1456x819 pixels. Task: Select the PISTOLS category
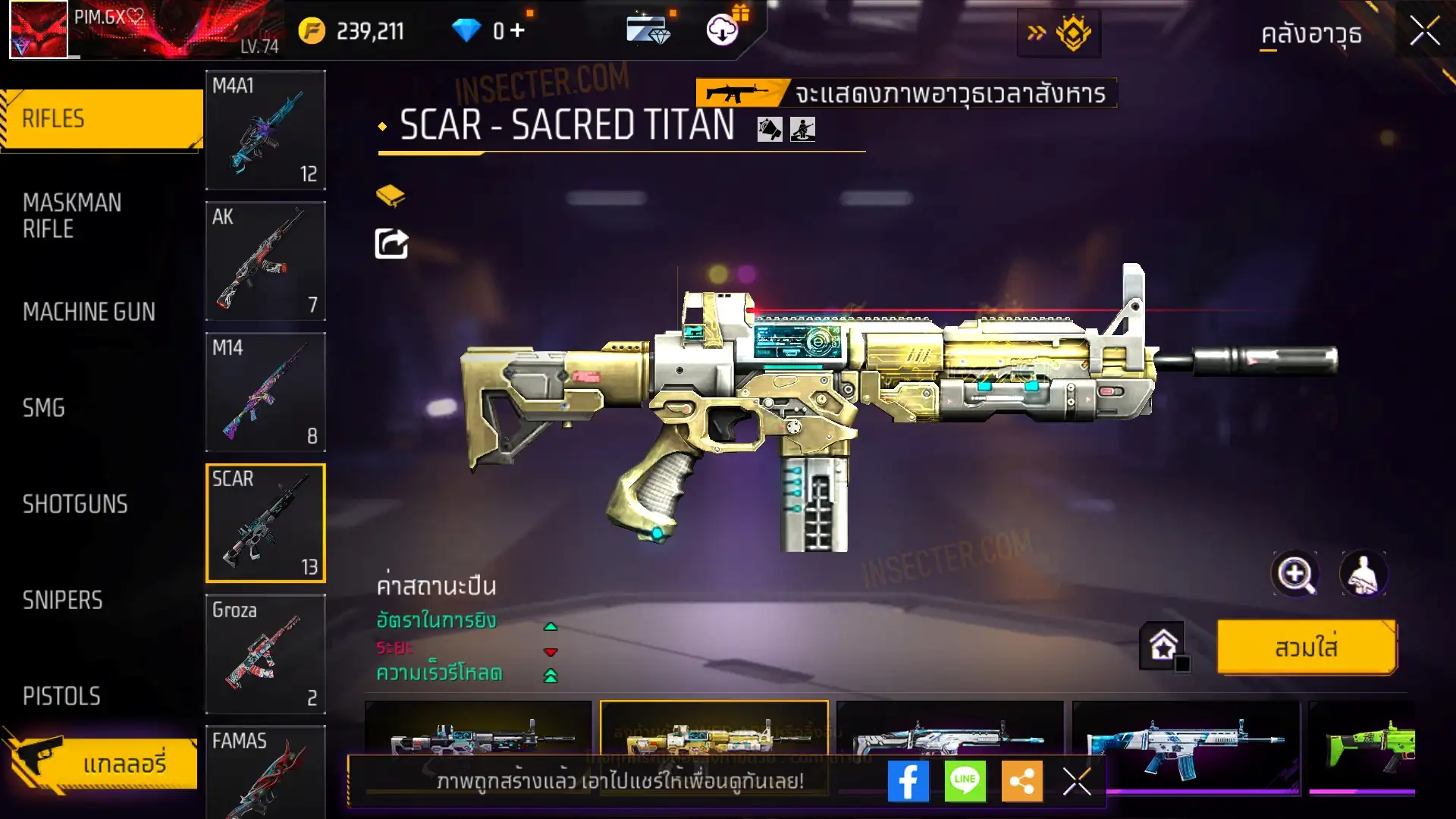(61, 696)
